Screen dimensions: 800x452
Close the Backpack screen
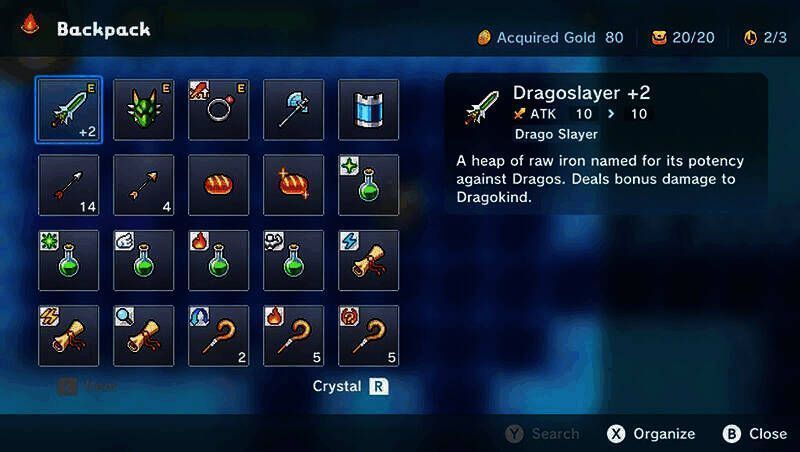coord(755,433)
